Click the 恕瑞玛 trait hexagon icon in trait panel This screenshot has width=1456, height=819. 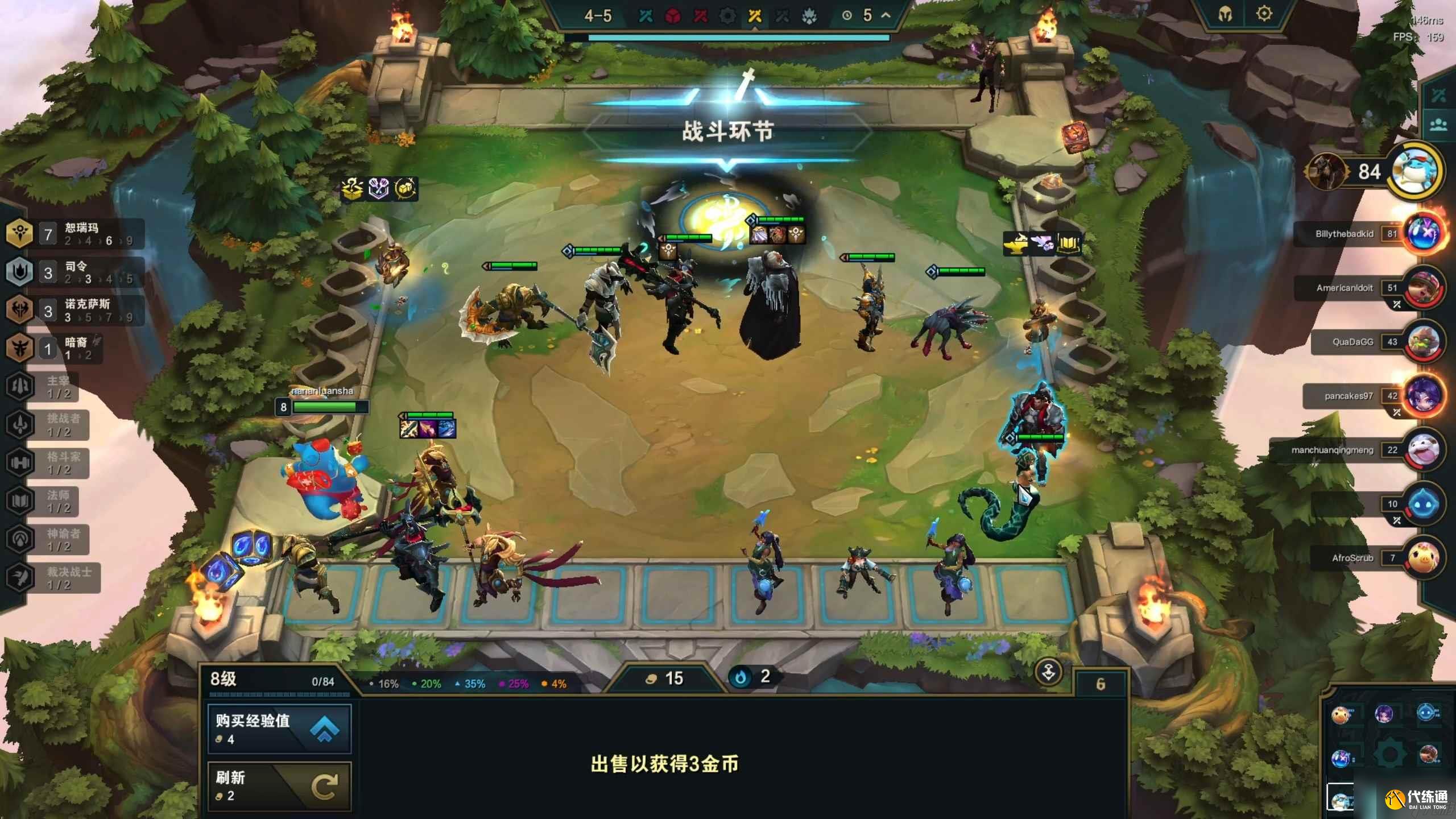20,233
